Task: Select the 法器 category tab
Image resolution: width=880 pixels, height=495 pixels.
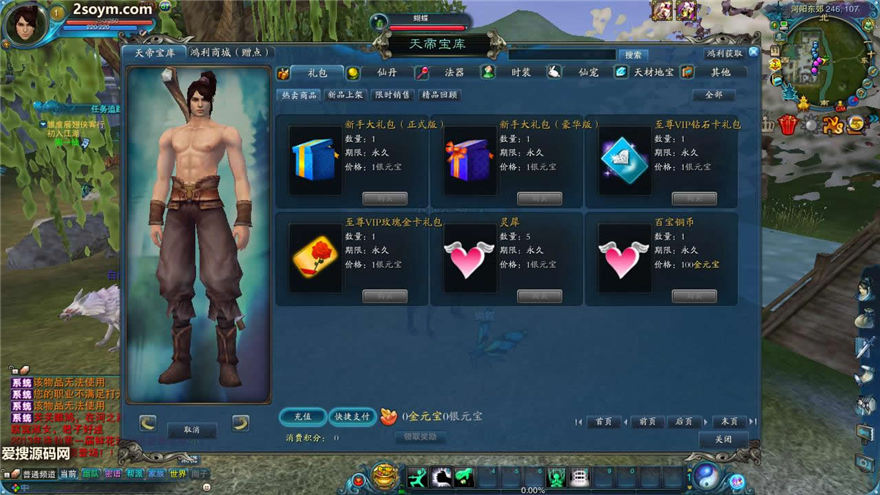Action: pyautogui.click(x=454, y=72)
